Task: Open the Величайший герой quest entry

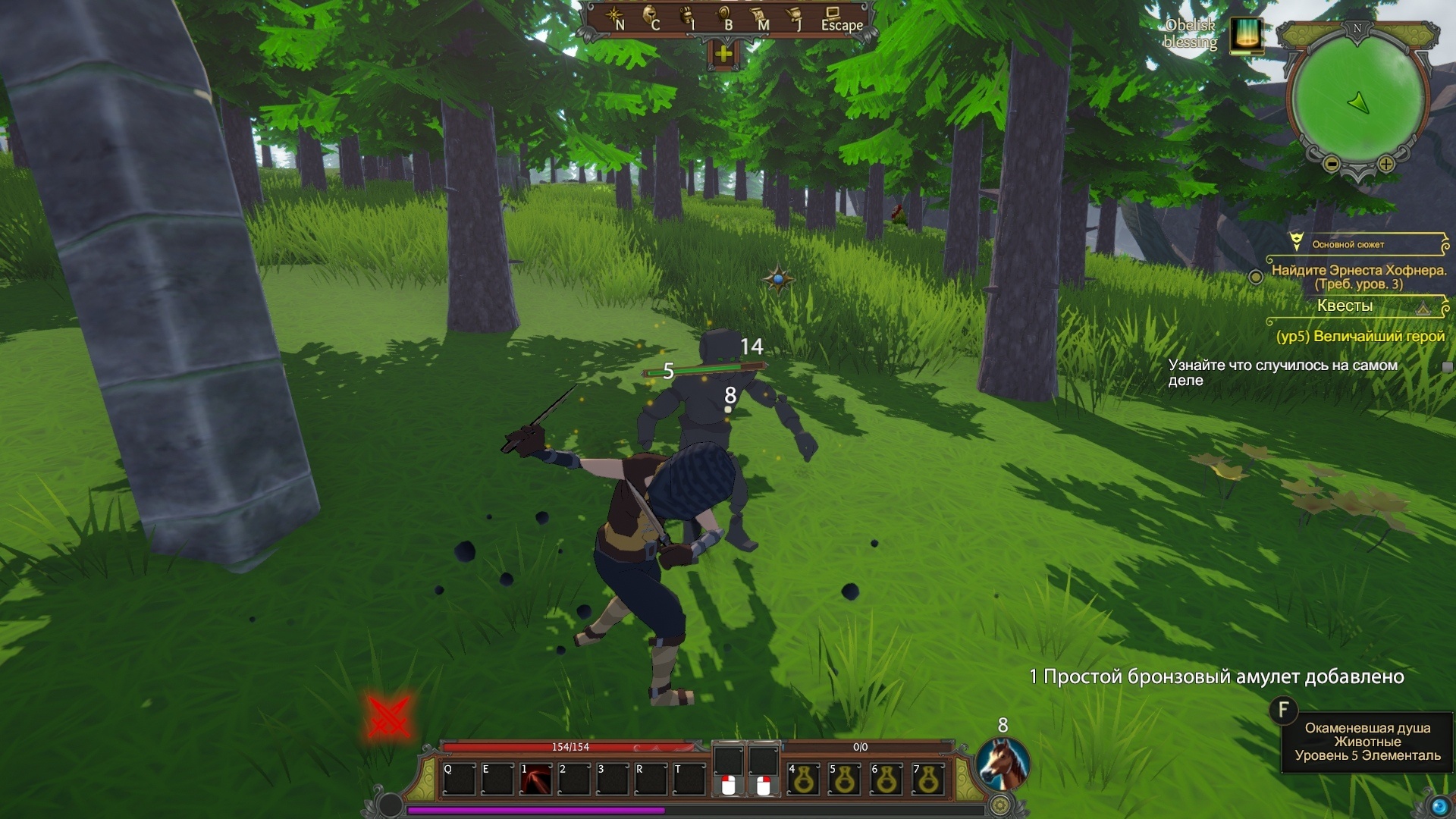Action: click(1360, 336)
